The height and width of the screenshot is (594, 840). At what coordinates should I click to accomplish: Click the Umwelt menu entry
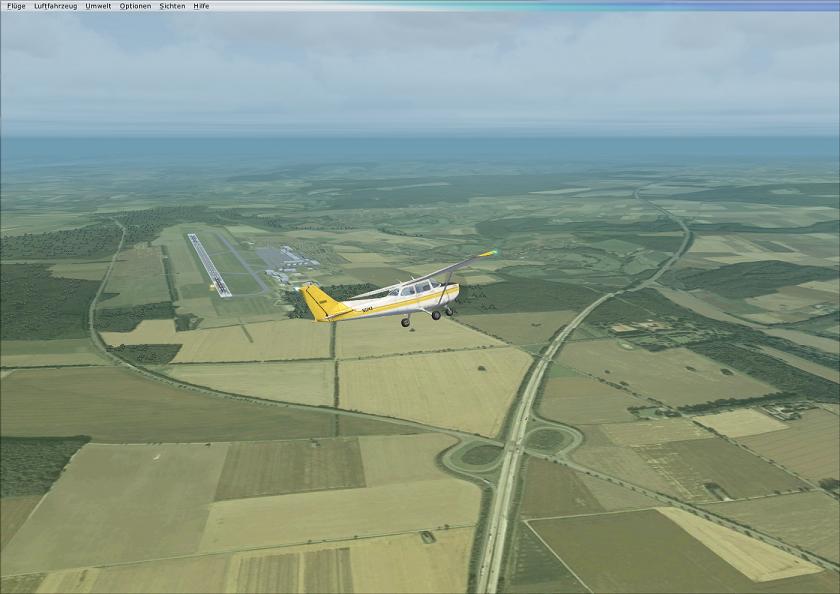click(98, 6)
